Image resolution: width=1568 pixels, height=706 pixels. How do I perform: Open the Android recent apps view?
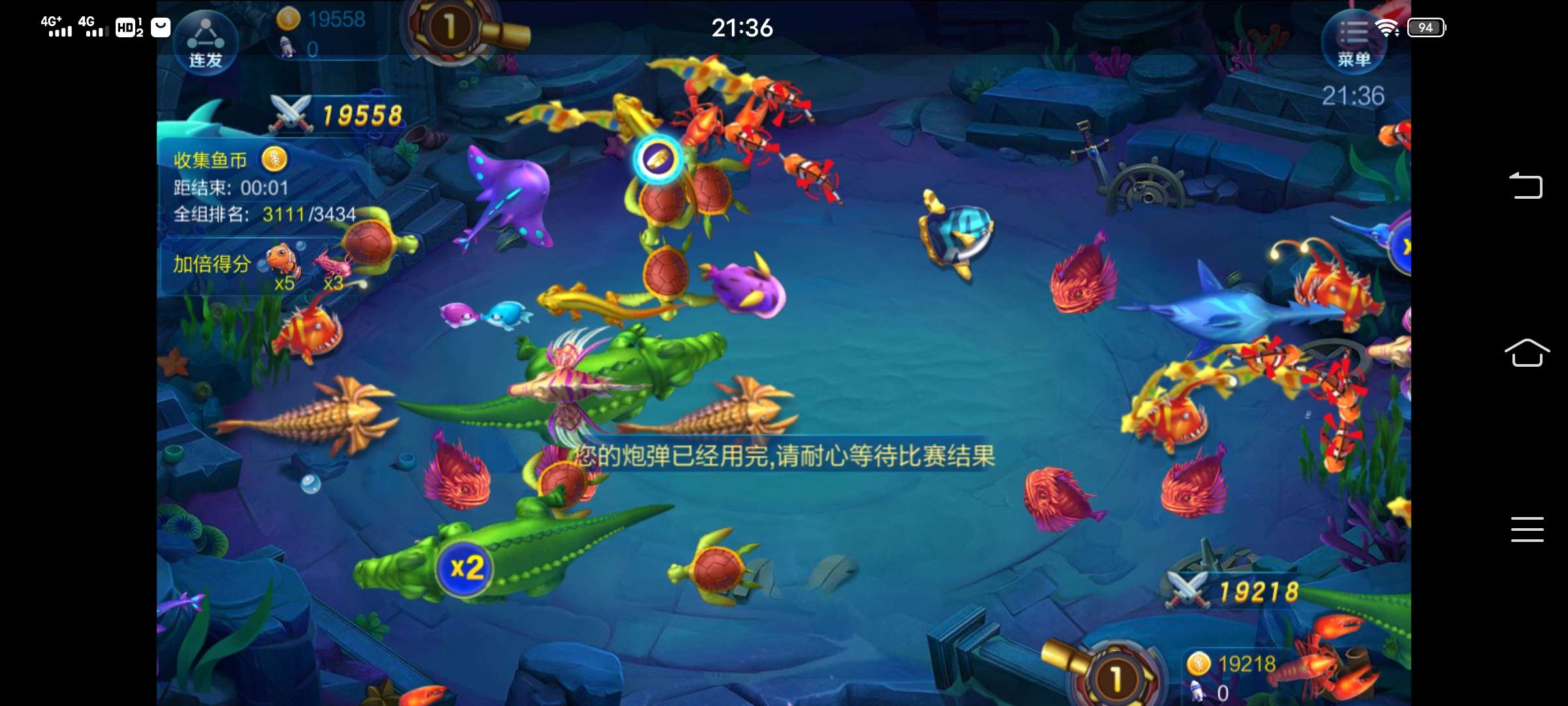pyautogui.click(x=1527, y=529)
